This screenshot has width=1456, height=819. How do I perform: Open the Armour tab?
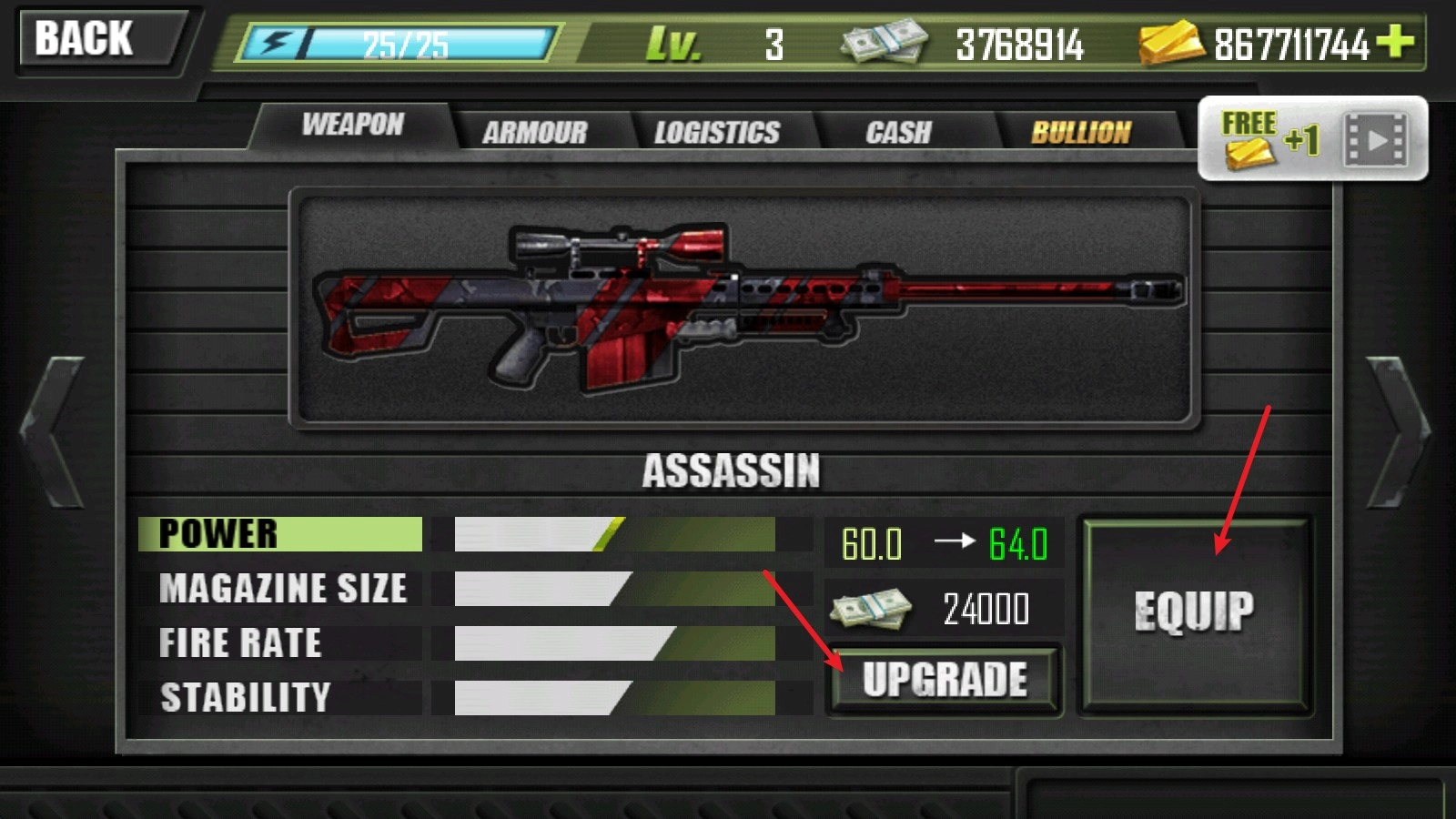coord(535,133)
